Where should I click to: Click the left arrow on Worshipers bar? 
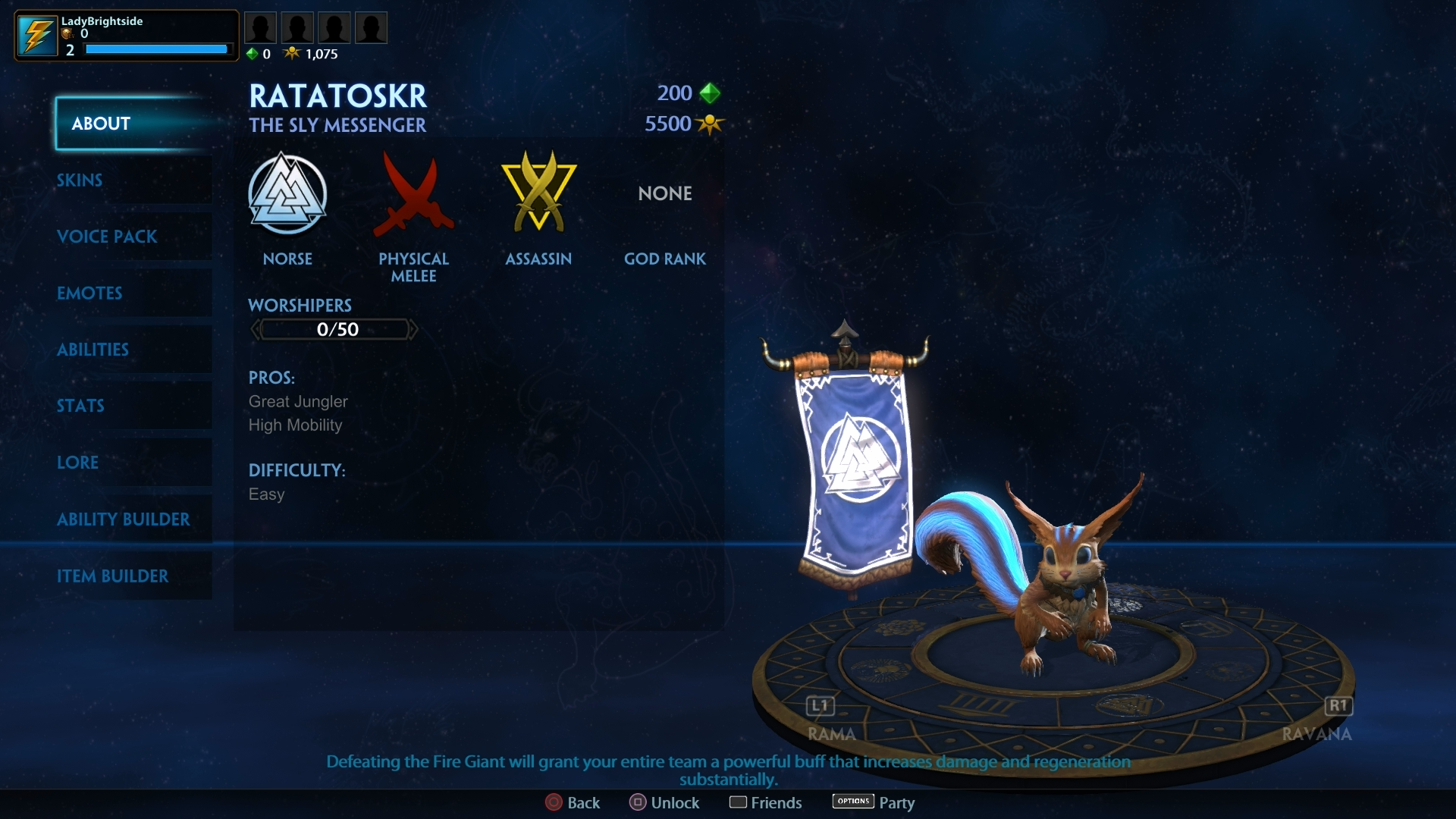pos(256,328)
